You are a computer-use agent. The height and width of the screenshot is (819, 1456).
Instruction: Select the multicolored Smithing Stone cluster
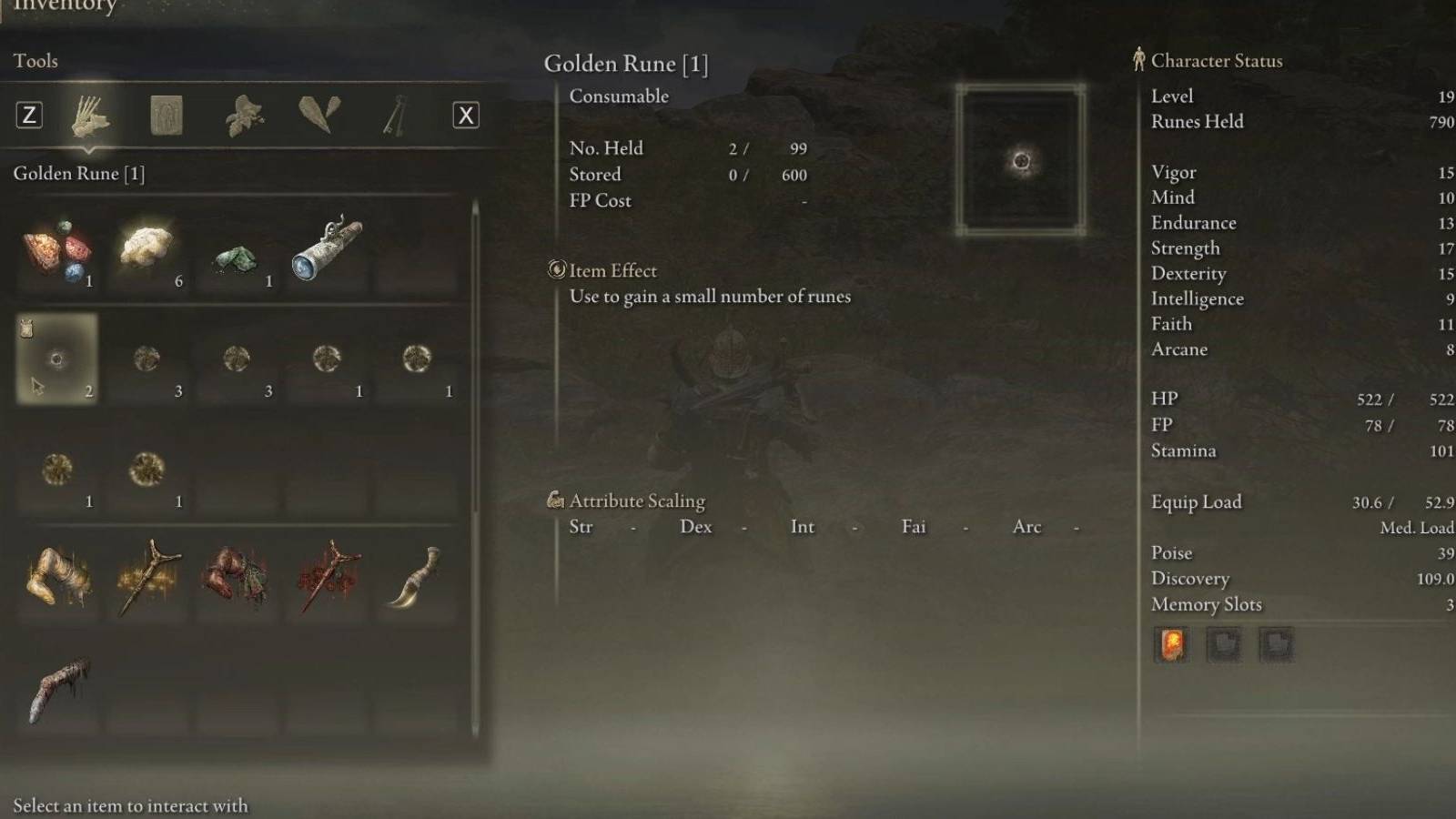[57, 250]
